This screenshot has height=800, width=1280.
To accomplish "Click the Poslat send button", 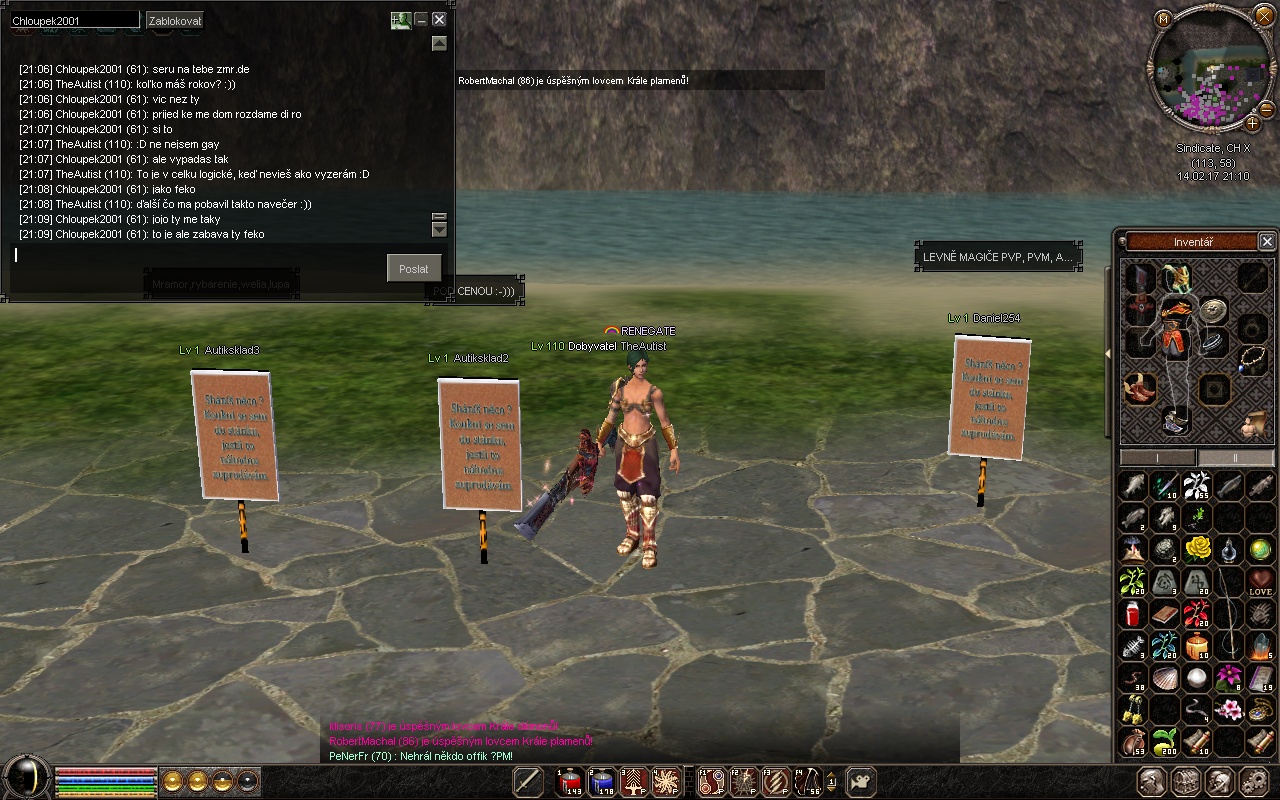I will click(x=413, y=268).
